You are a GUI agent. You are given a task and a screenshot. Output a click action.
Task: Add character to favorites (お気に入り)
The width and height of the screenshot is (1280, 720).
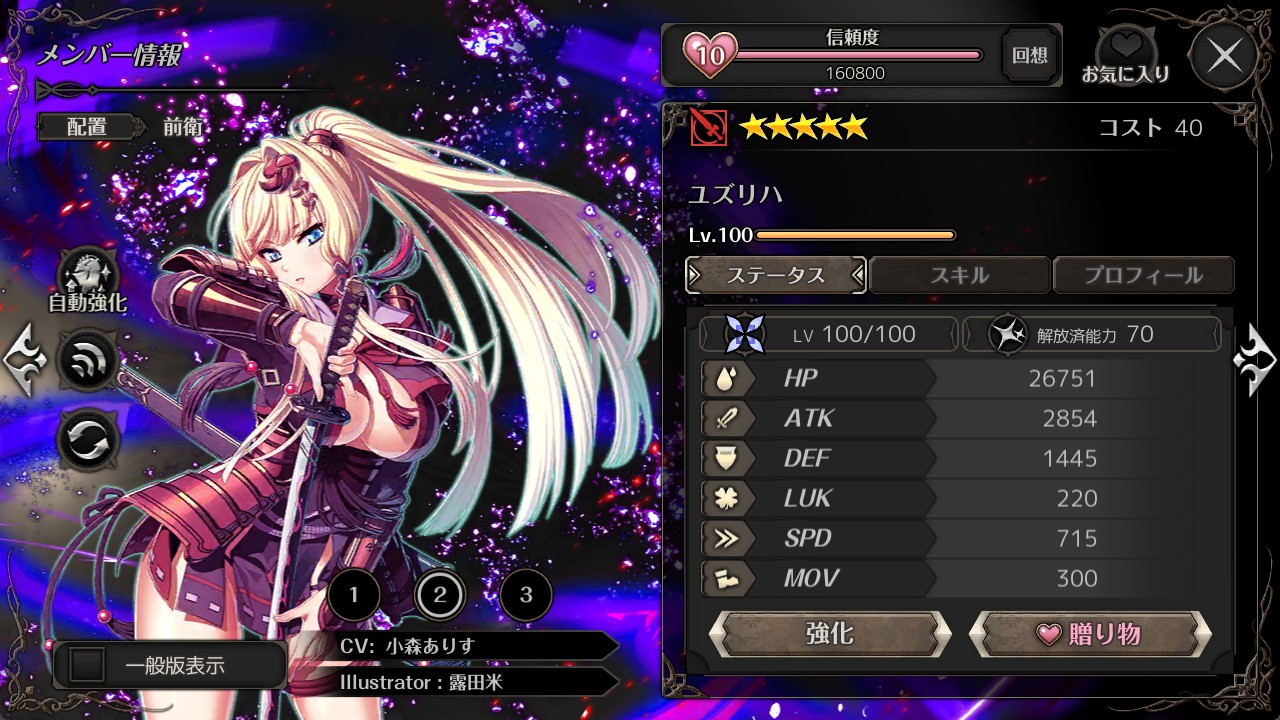(x=1125, y=56)
